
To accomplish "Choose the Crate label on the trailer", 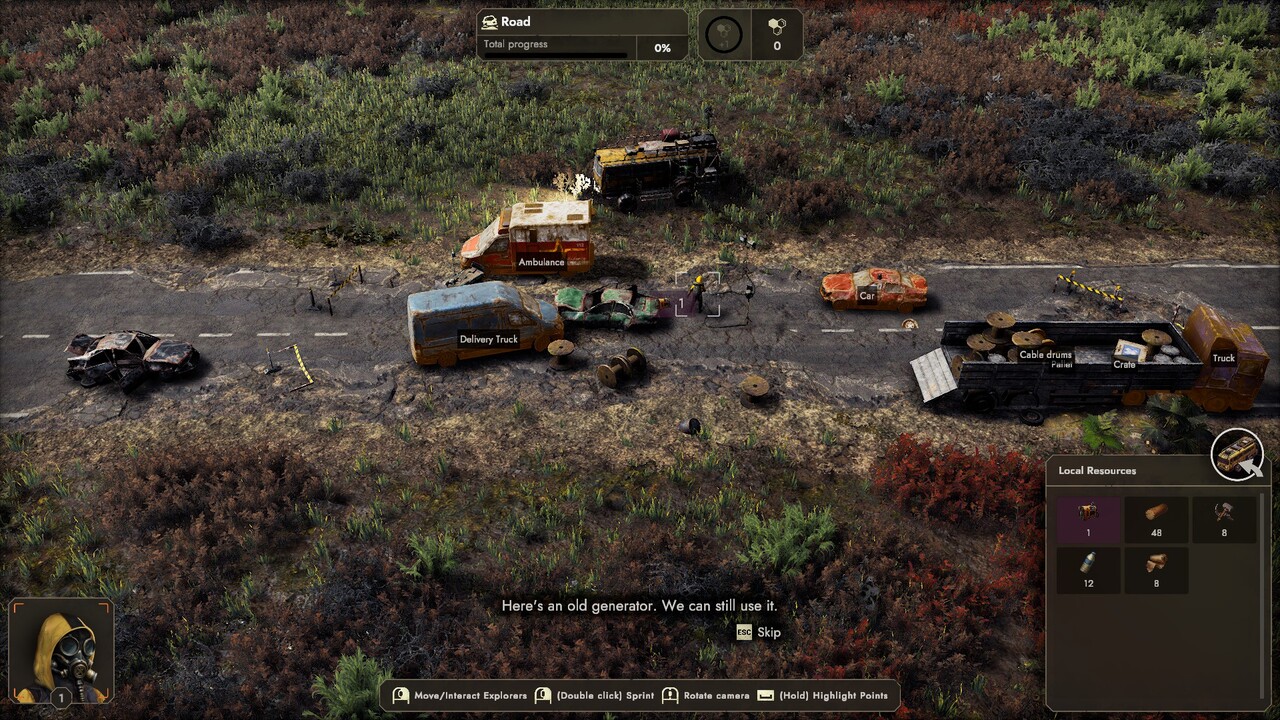I will 1124,365.
